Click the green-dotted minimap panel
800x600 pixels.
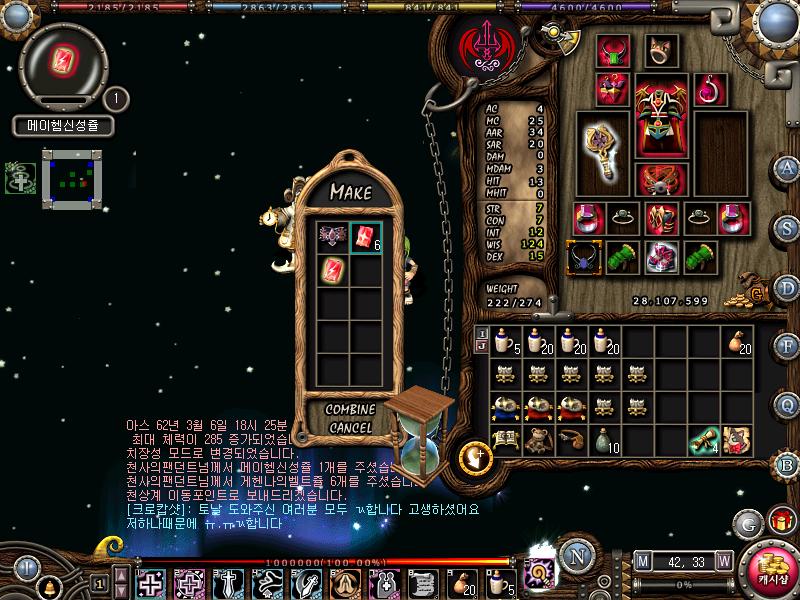tap(72, 179)
